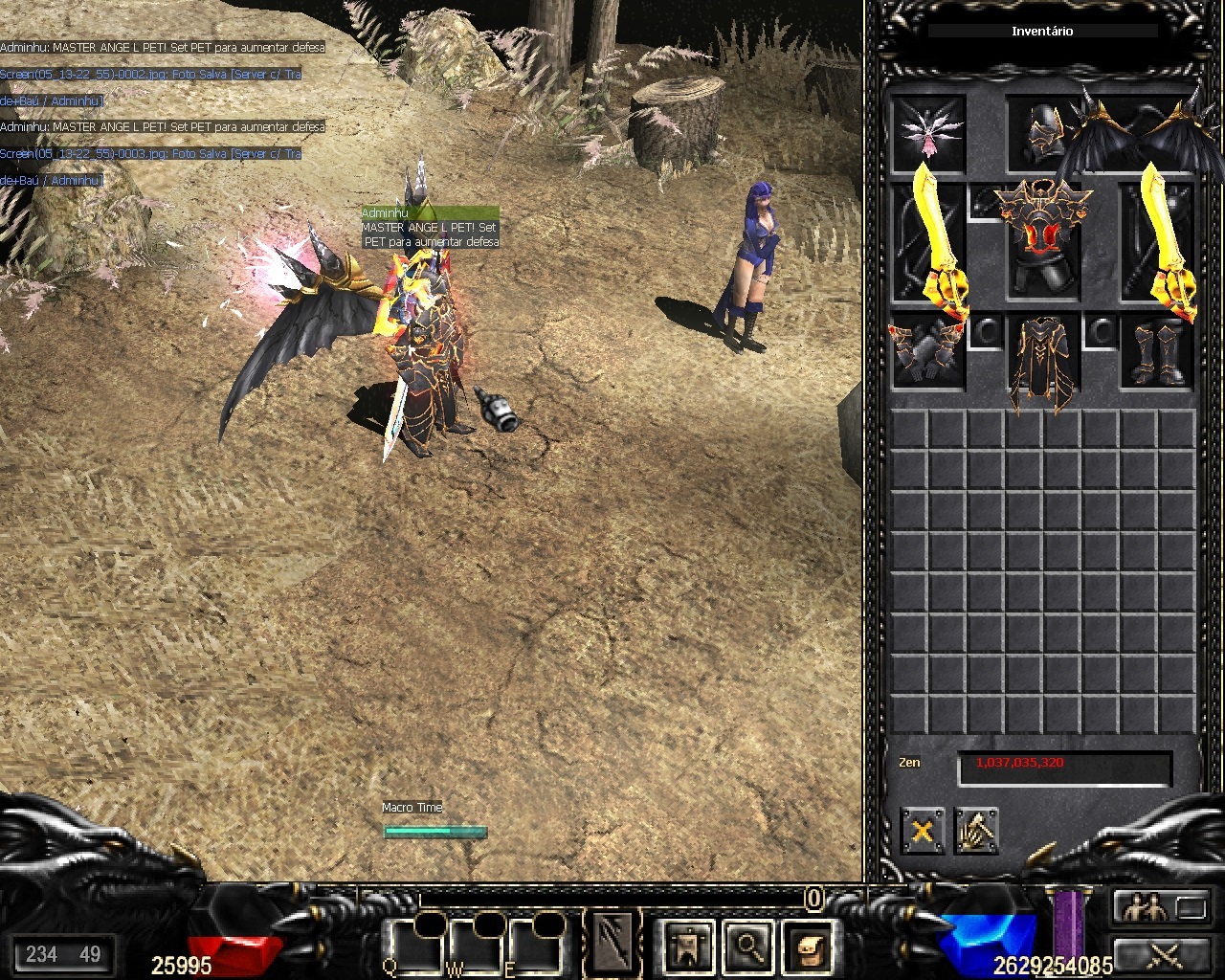Open the personal store hand-and-hammer button

976,831
